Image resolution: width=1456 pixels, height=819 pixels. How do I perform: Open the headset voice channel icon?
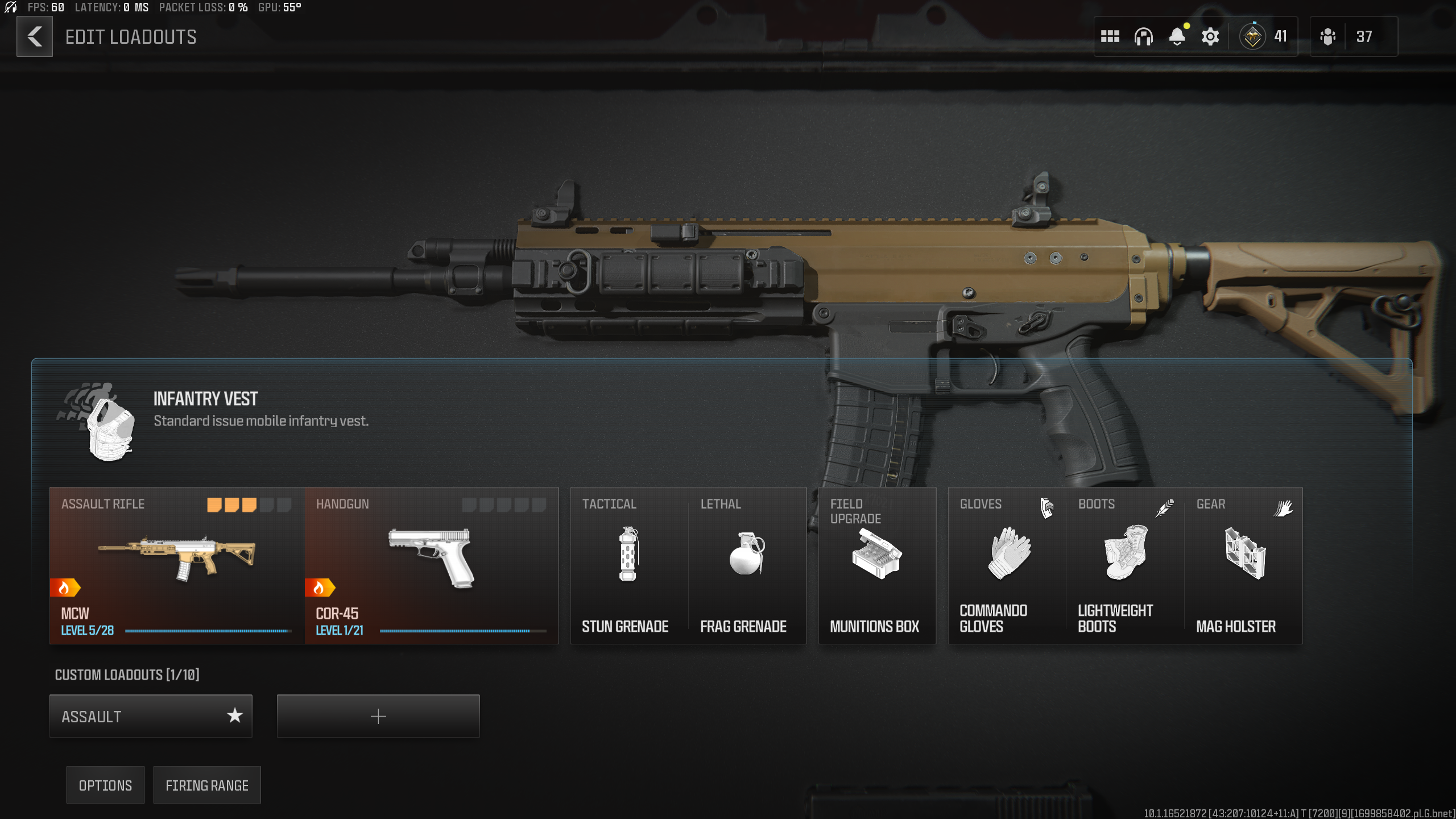pos(1143,37)
